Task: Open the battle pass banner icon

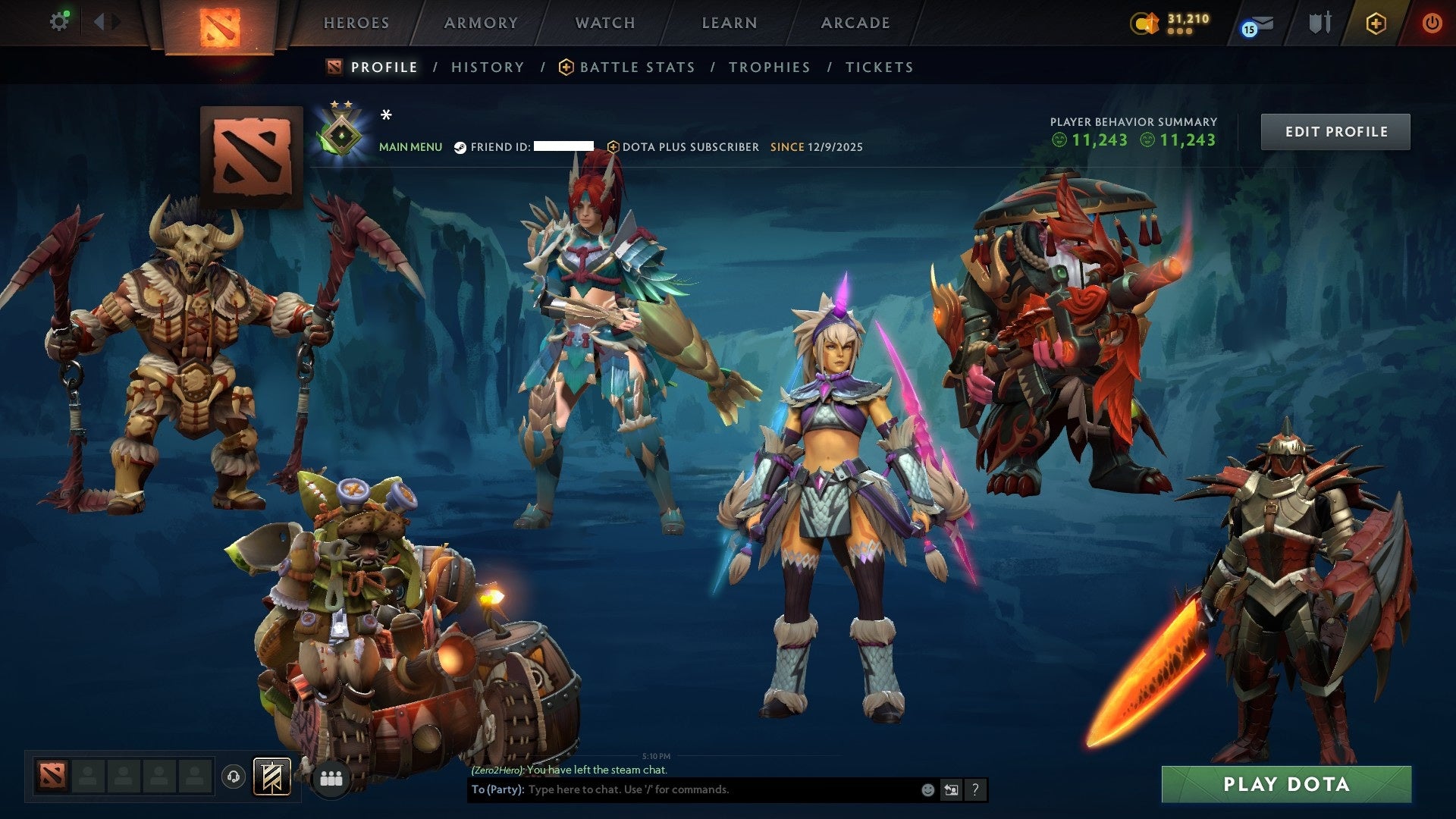Action: [271, 777]
